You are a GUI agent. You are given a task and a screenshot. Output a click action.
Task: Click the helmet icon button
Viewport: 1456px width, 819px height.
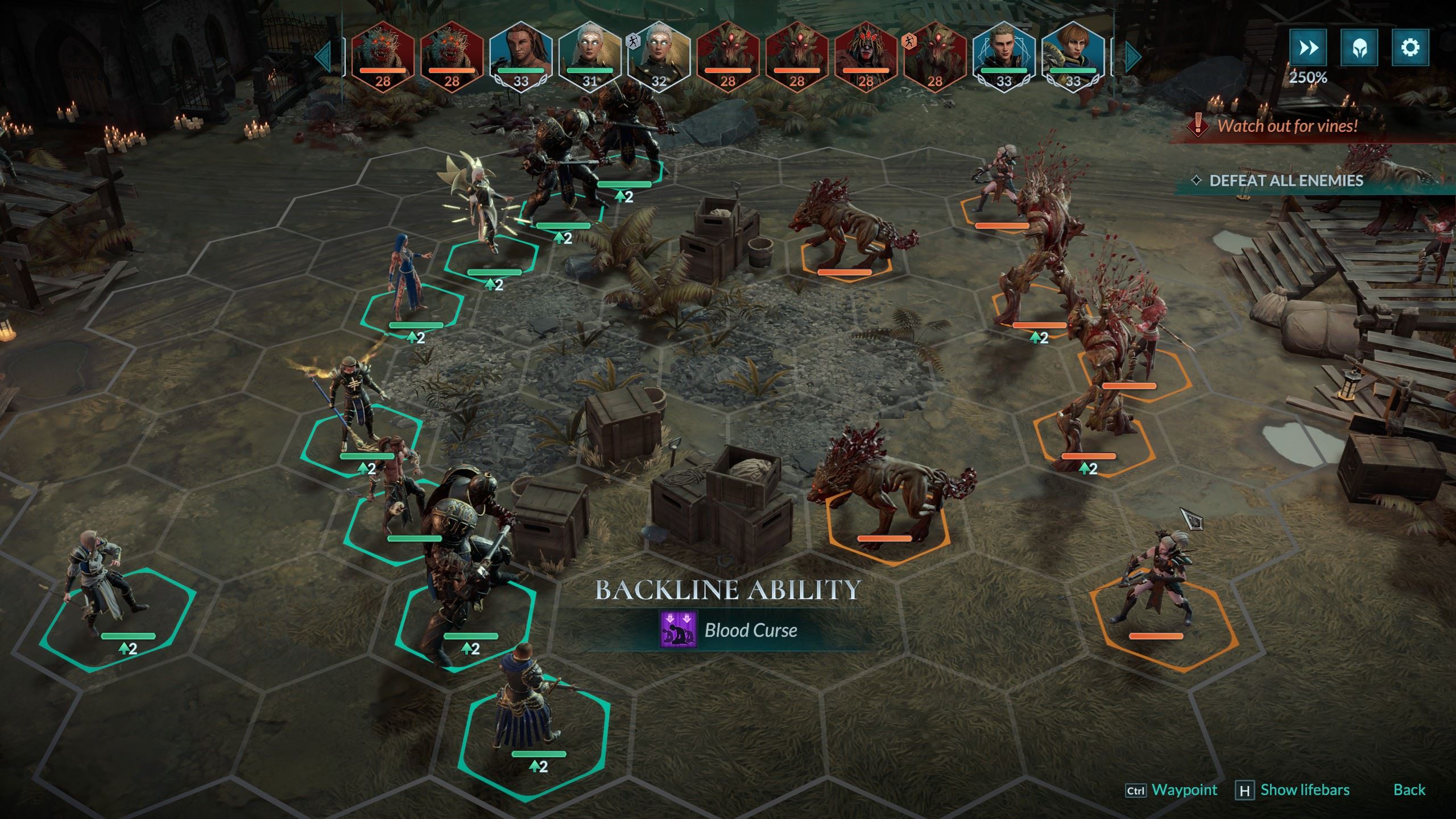pyautogui.click(x=1359, y=48)
